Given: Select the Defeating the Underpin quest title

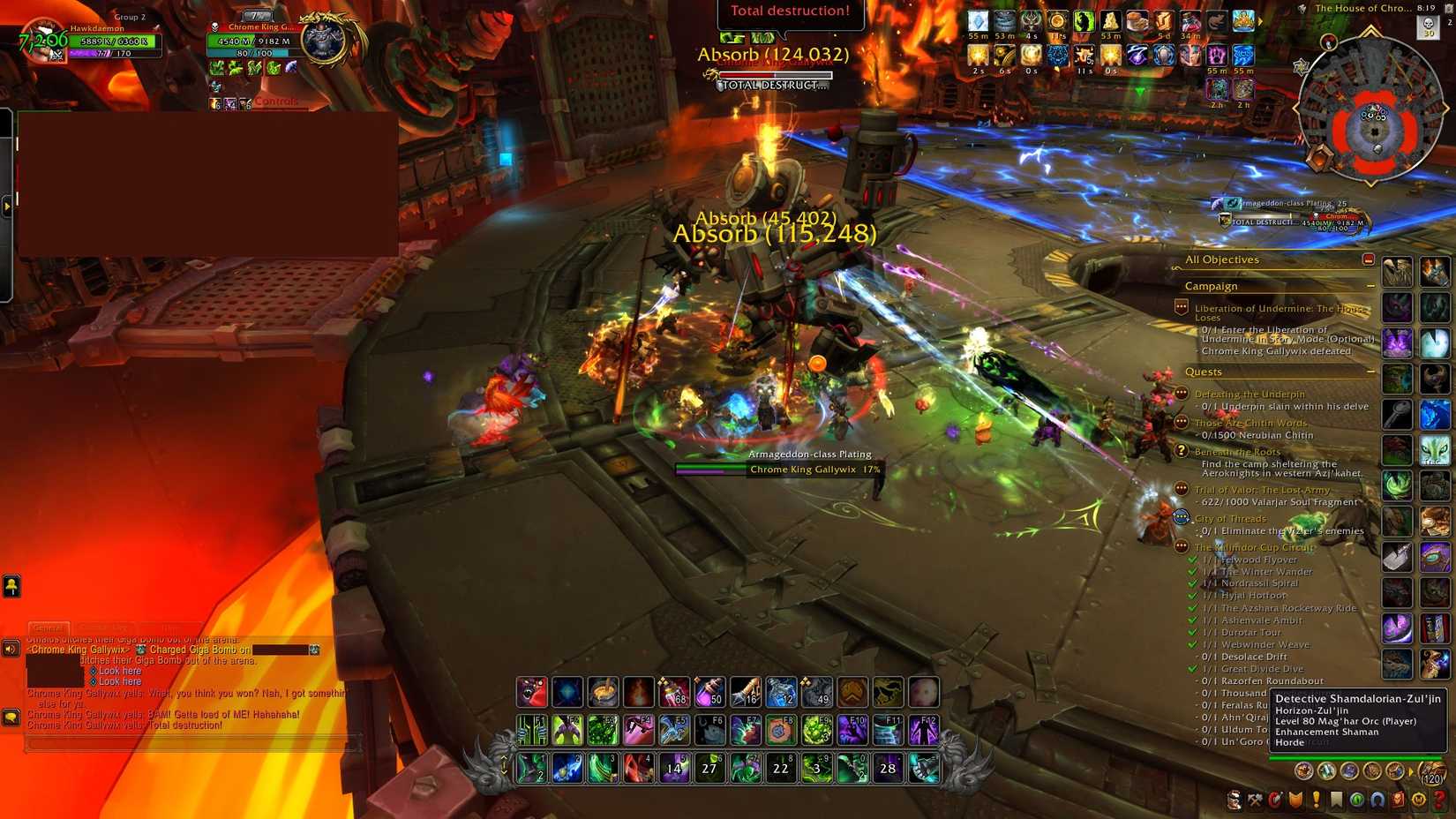Looking at the screenshot, I should click(1250, 393).
